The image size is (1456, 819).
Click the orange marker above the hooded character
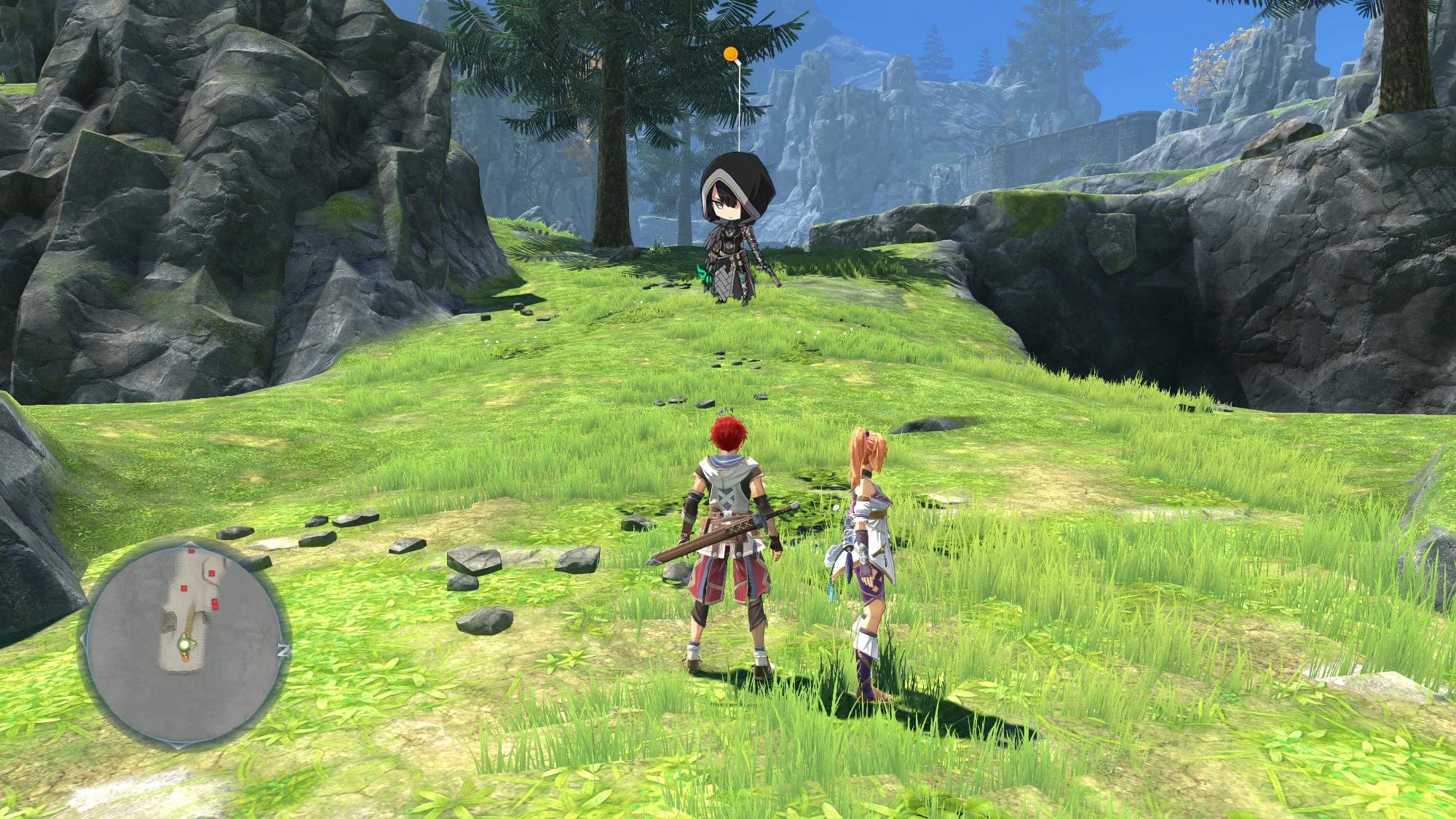tap(730, 54)
